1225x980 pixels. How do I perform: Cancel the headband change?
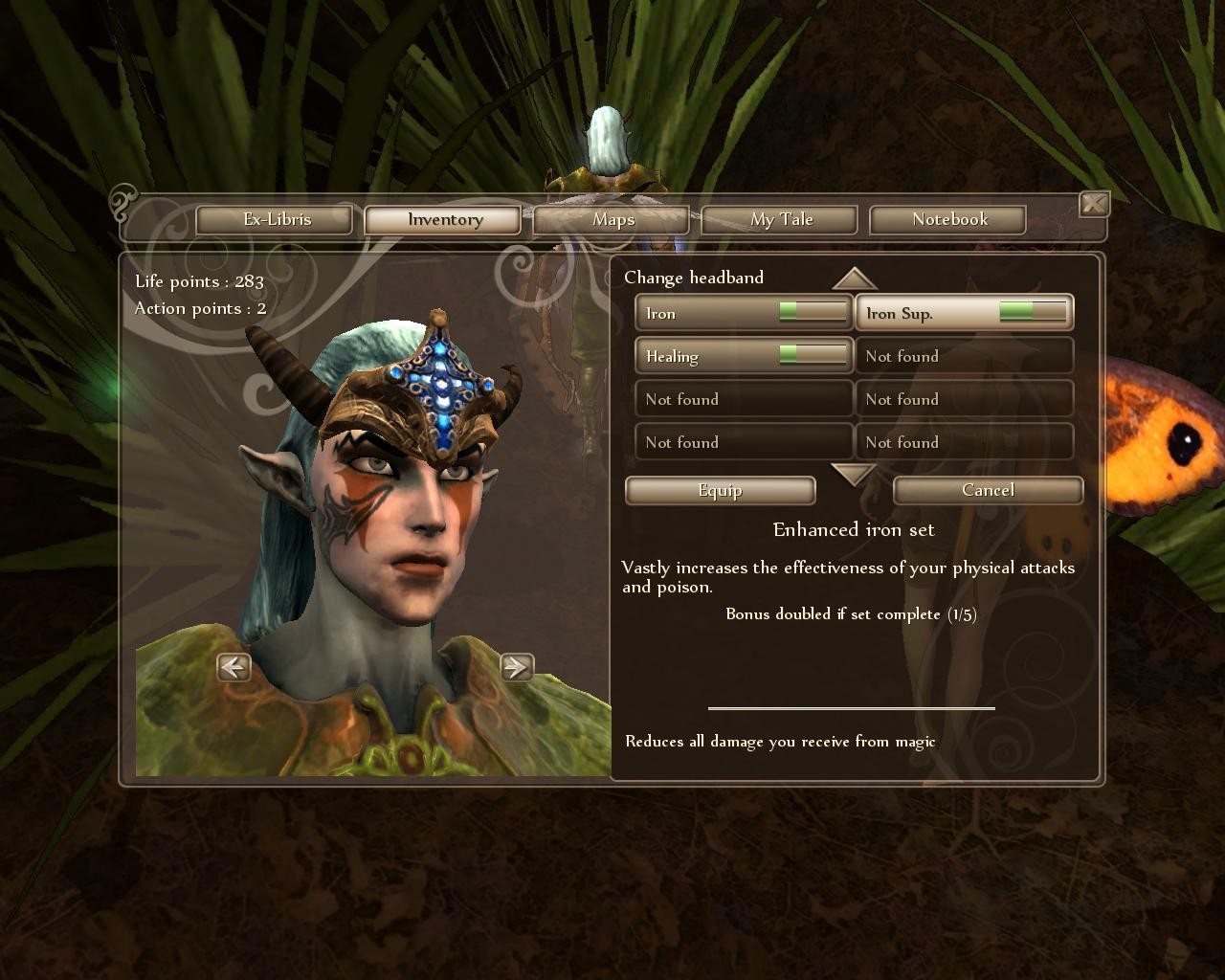tap(988, 490)
